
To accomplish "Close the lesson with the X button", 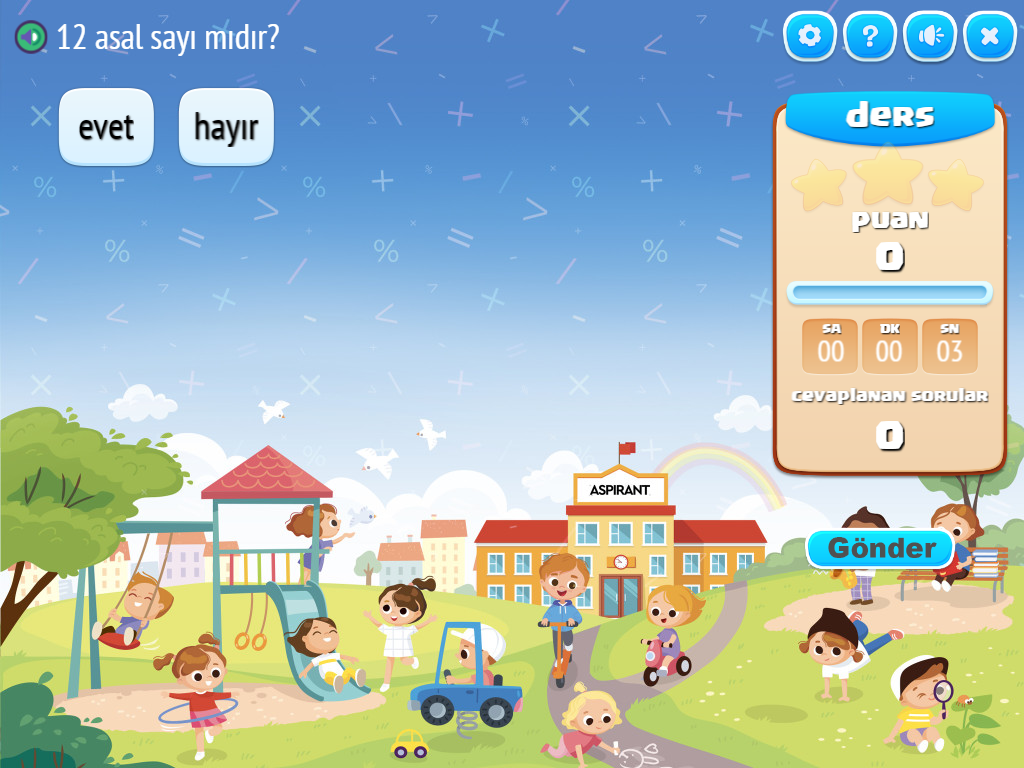I will click(990, 37).
